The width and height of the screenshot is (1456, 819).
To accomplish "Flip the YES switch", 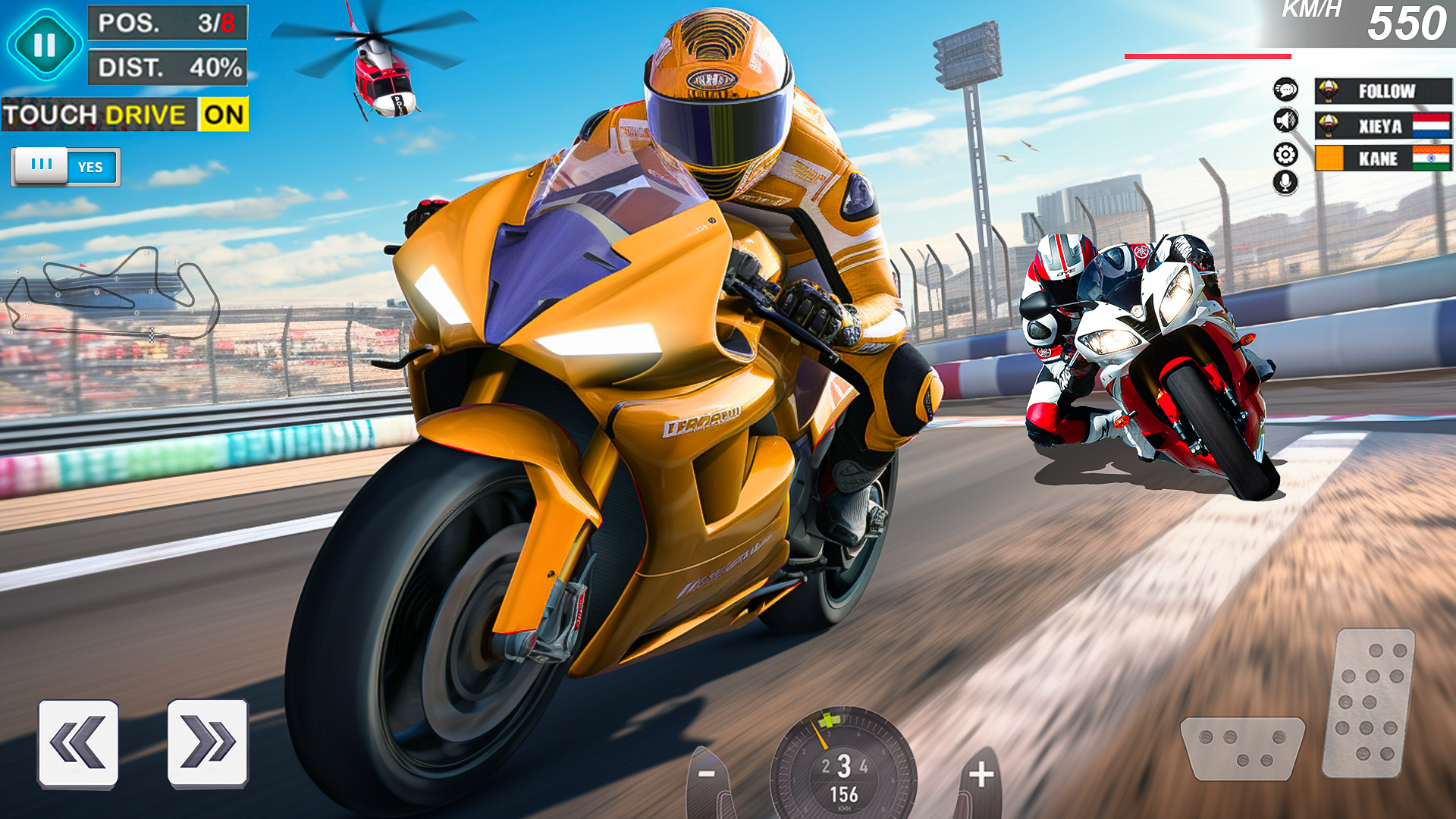I will click(64, 167).
